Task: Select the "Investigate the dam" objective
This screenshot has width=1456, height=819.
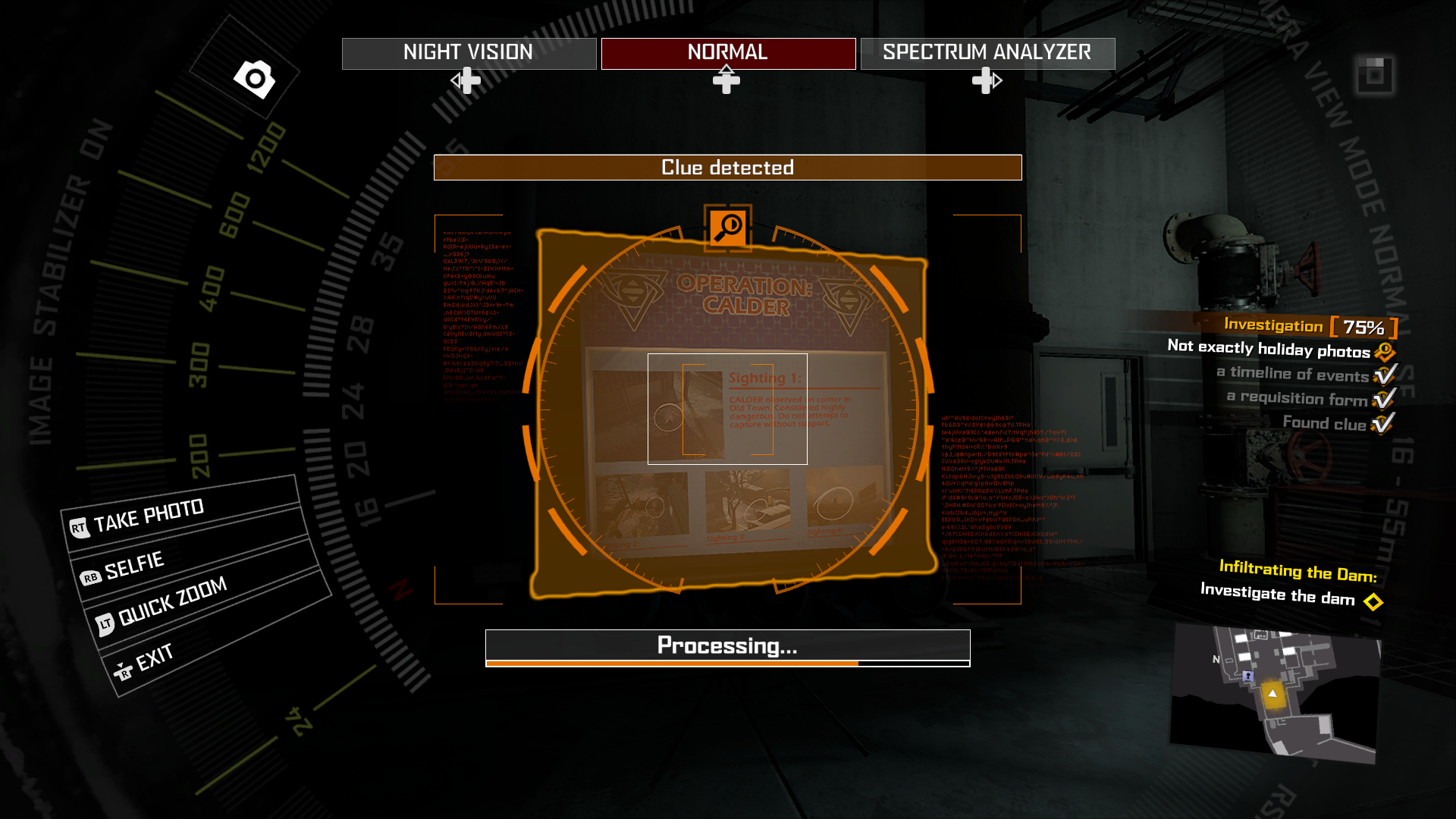Action: click(1277, 595)
